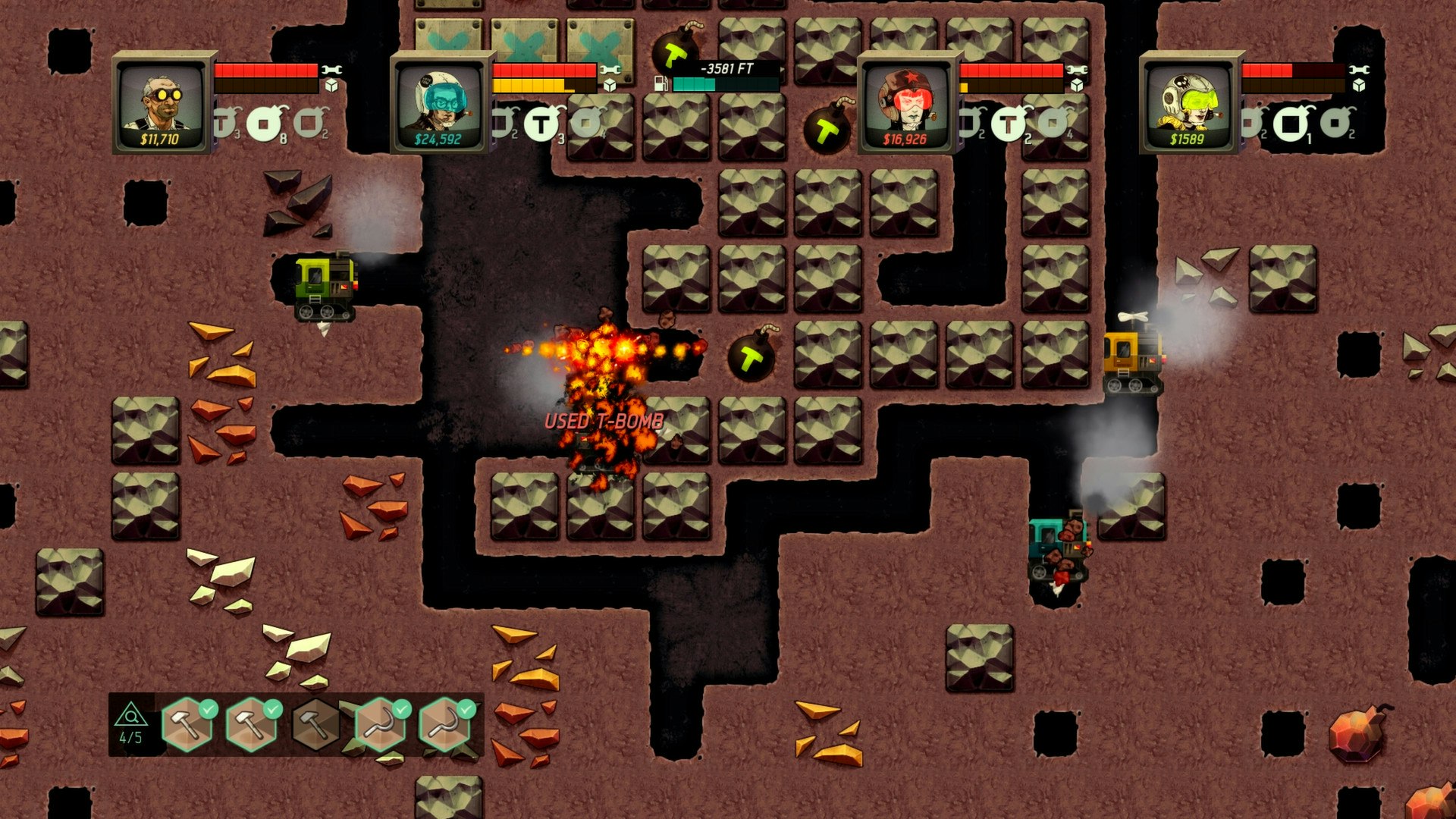
Task: Expand Player 1's bomb inventory row
Action: (262, 124)
